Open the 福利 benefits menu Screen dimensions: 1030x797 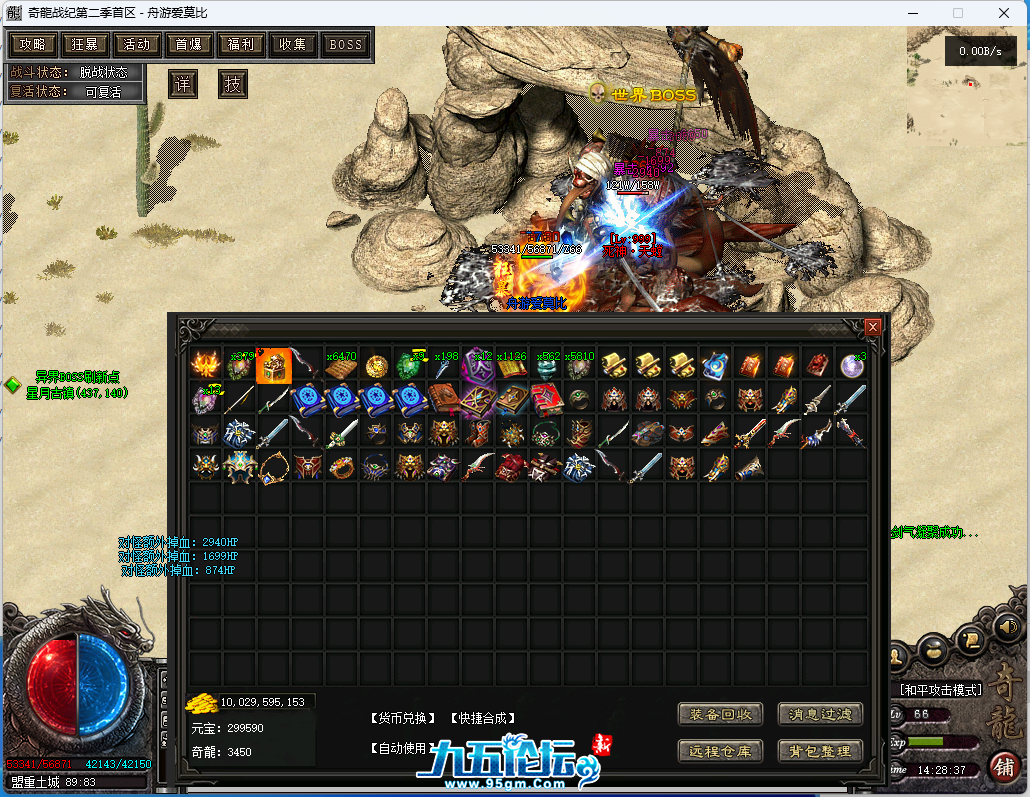pos(241,44)
